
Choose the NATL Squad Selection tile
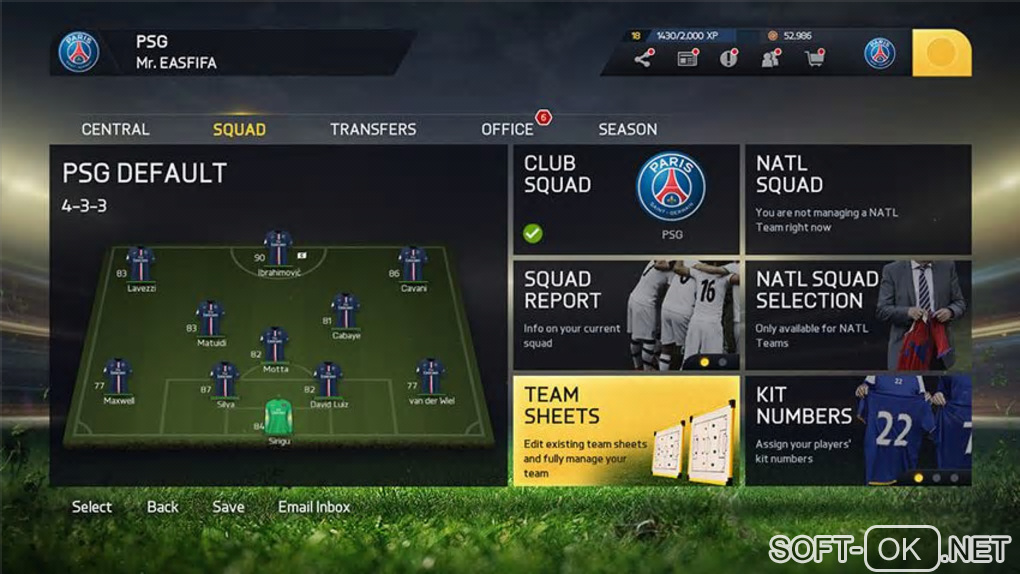tap(858, 315)
